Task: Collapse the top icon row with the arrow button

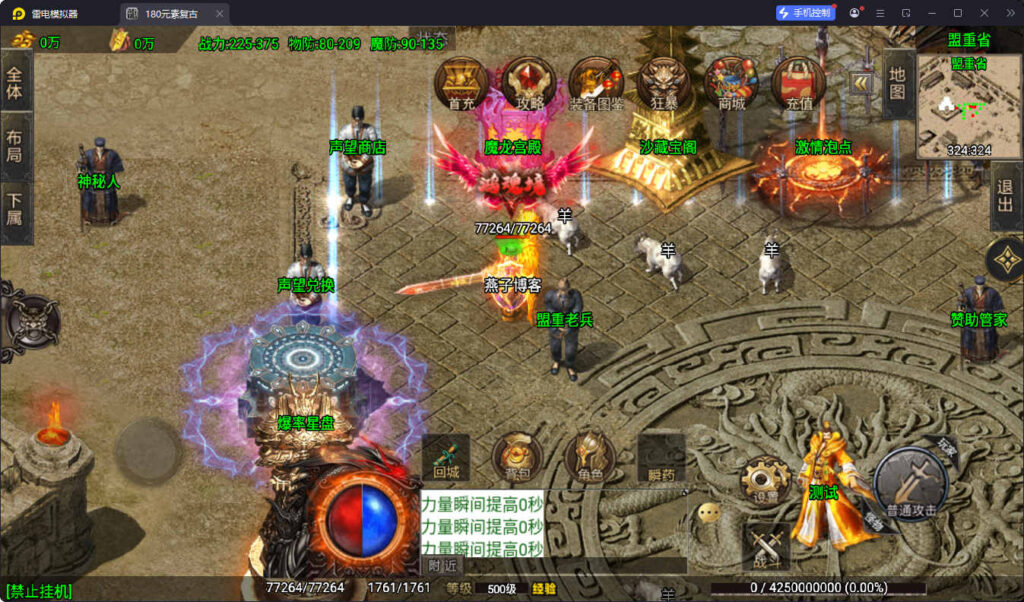Action: click(860, 81)
